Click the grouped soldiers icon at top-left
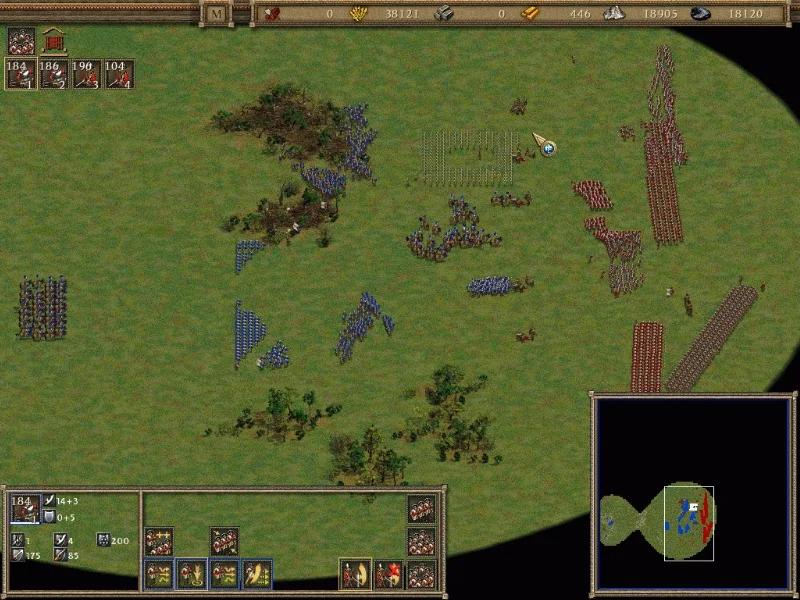800x600 pixels. (21, 41)
